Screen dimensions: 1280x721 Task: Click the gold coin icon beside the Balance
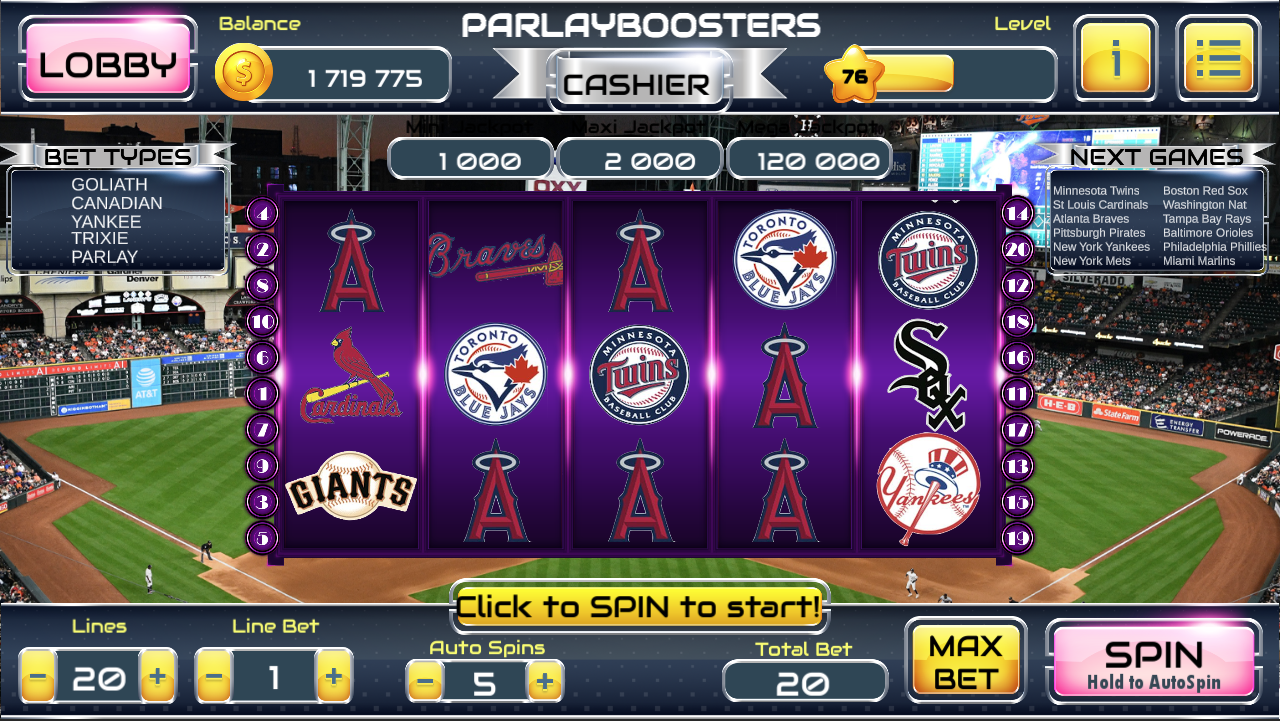[245, 72]
